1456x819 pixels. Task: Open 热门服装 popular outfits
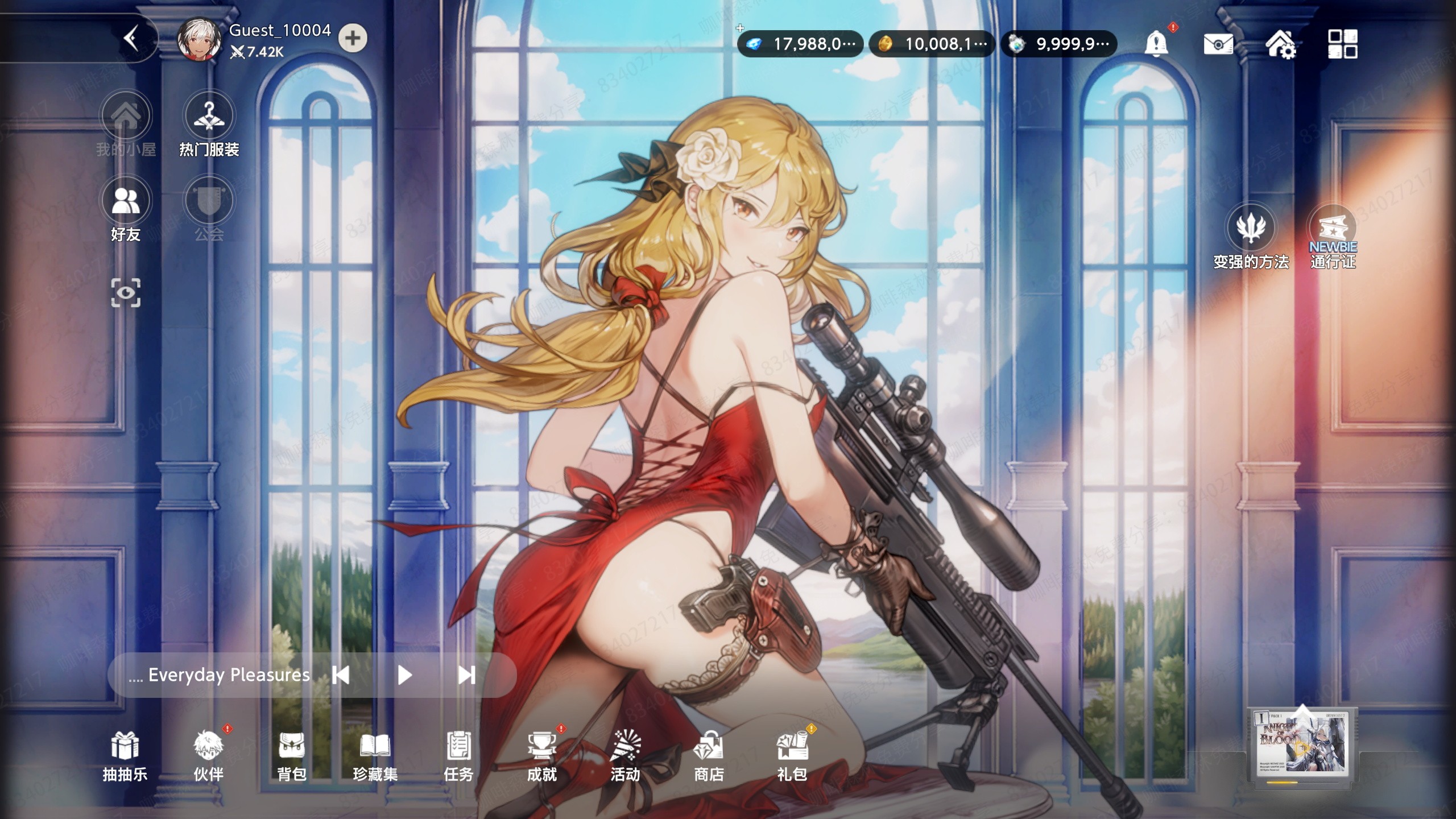[209, 124]
